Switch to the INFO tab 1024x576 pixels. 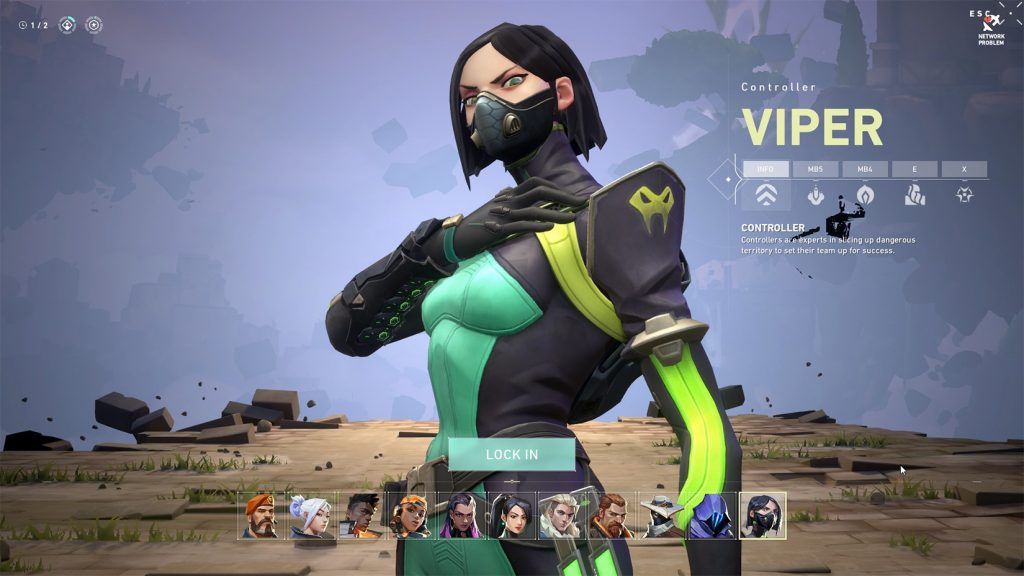click(765, 169)
